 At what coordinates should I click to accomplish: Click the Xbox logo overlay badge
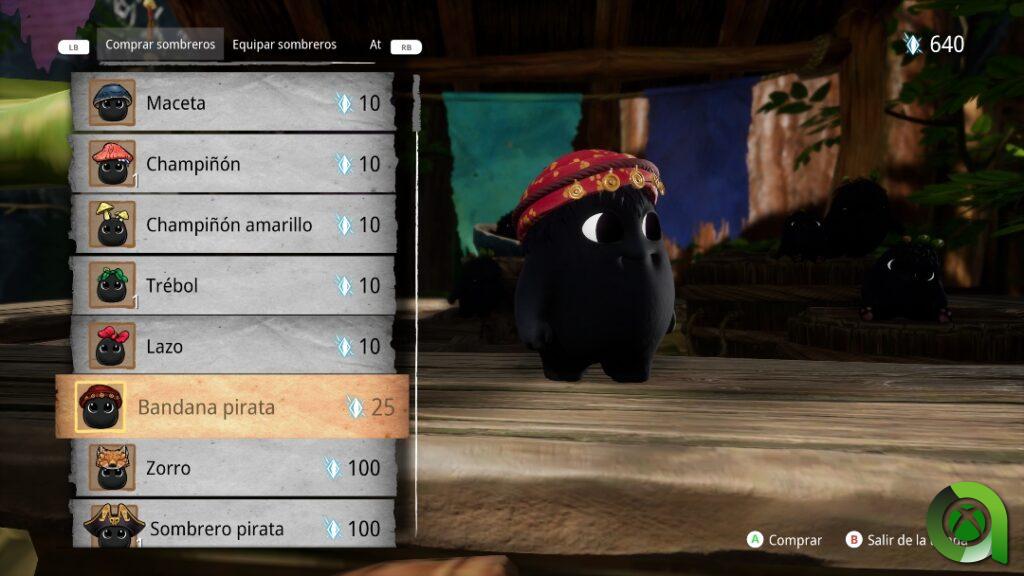967,520
